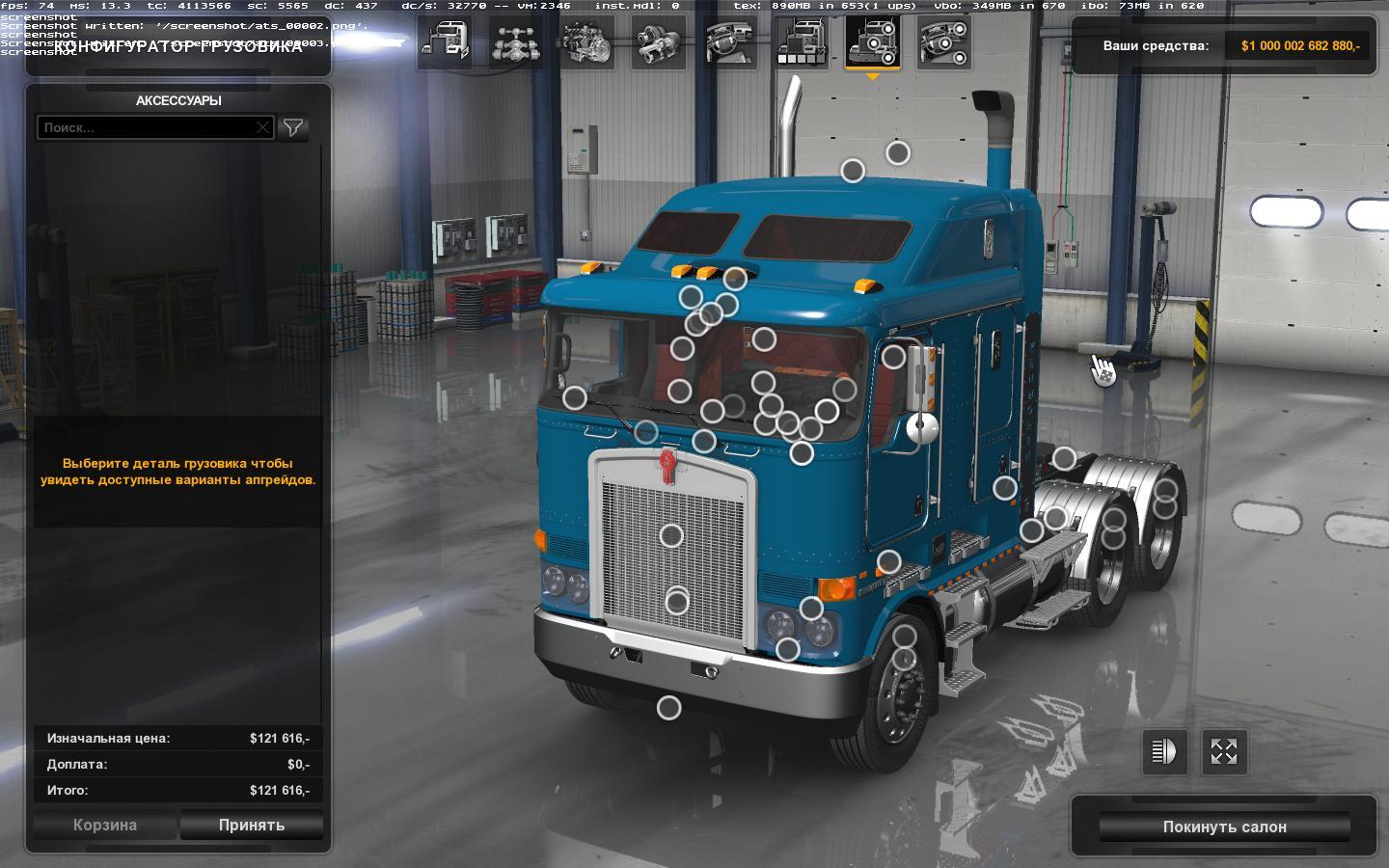
Task: Open the accessory filter funnel
Action: (x=293, y=127)
